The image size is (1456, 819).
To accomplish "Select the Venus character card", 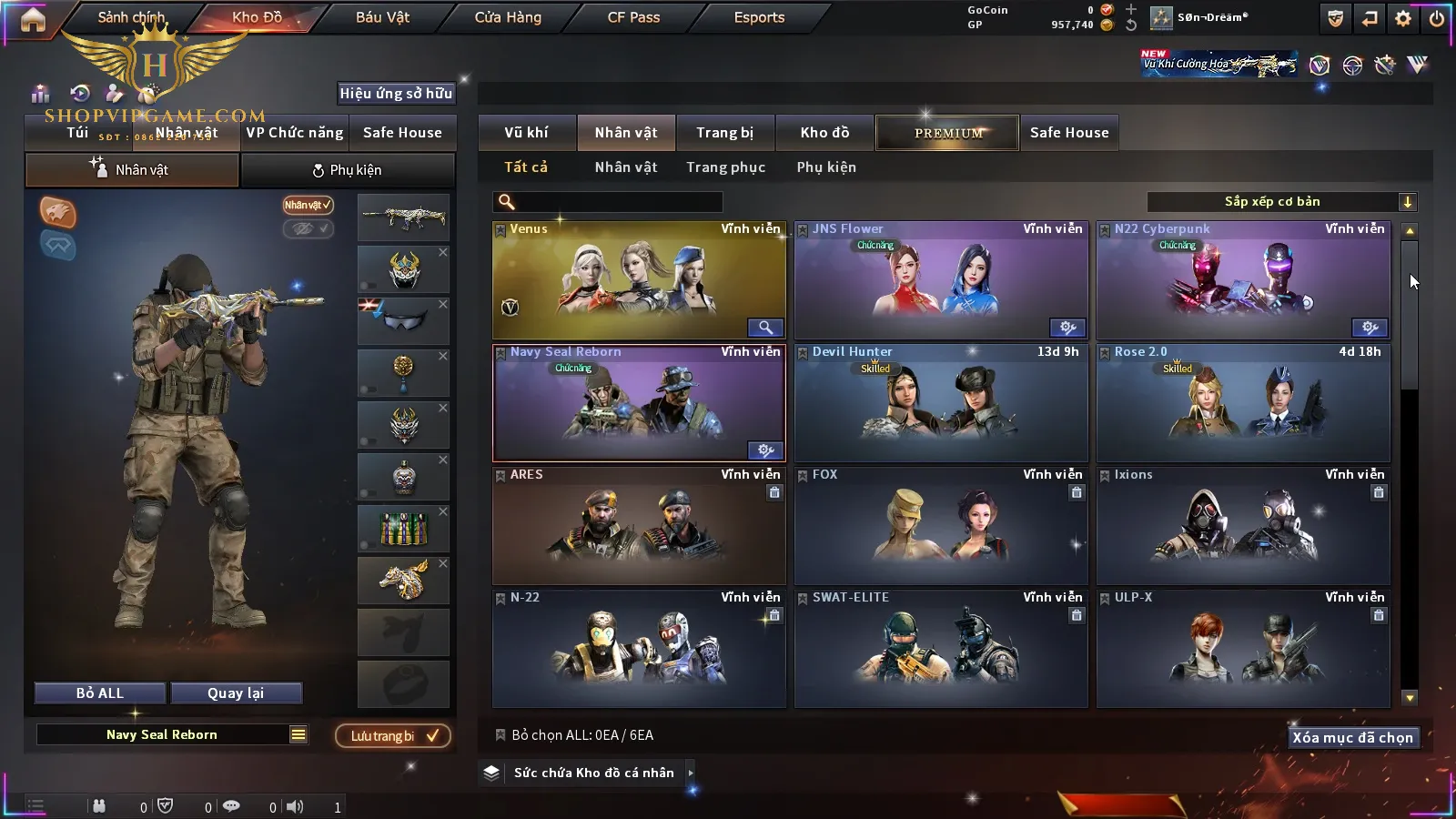I will coord(639,281).
